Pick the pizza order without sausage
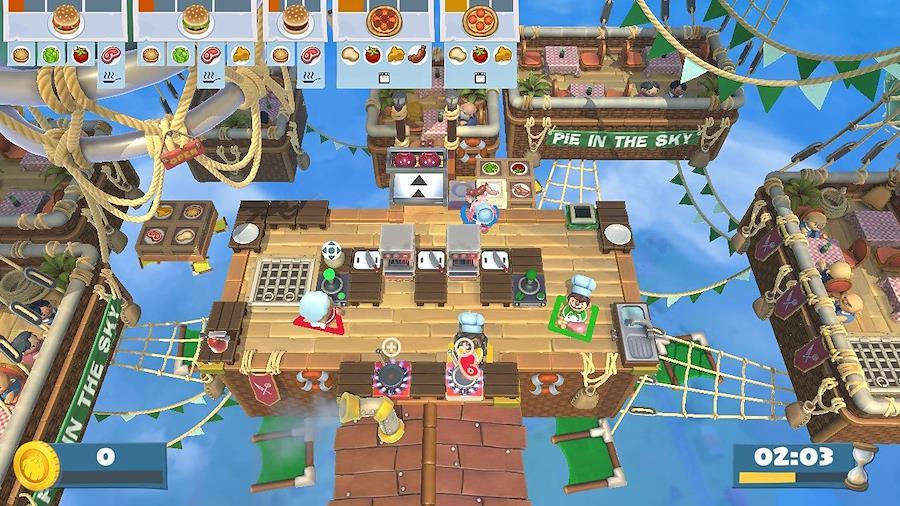This screenshot has height=506, width=900. coord(483,20)
